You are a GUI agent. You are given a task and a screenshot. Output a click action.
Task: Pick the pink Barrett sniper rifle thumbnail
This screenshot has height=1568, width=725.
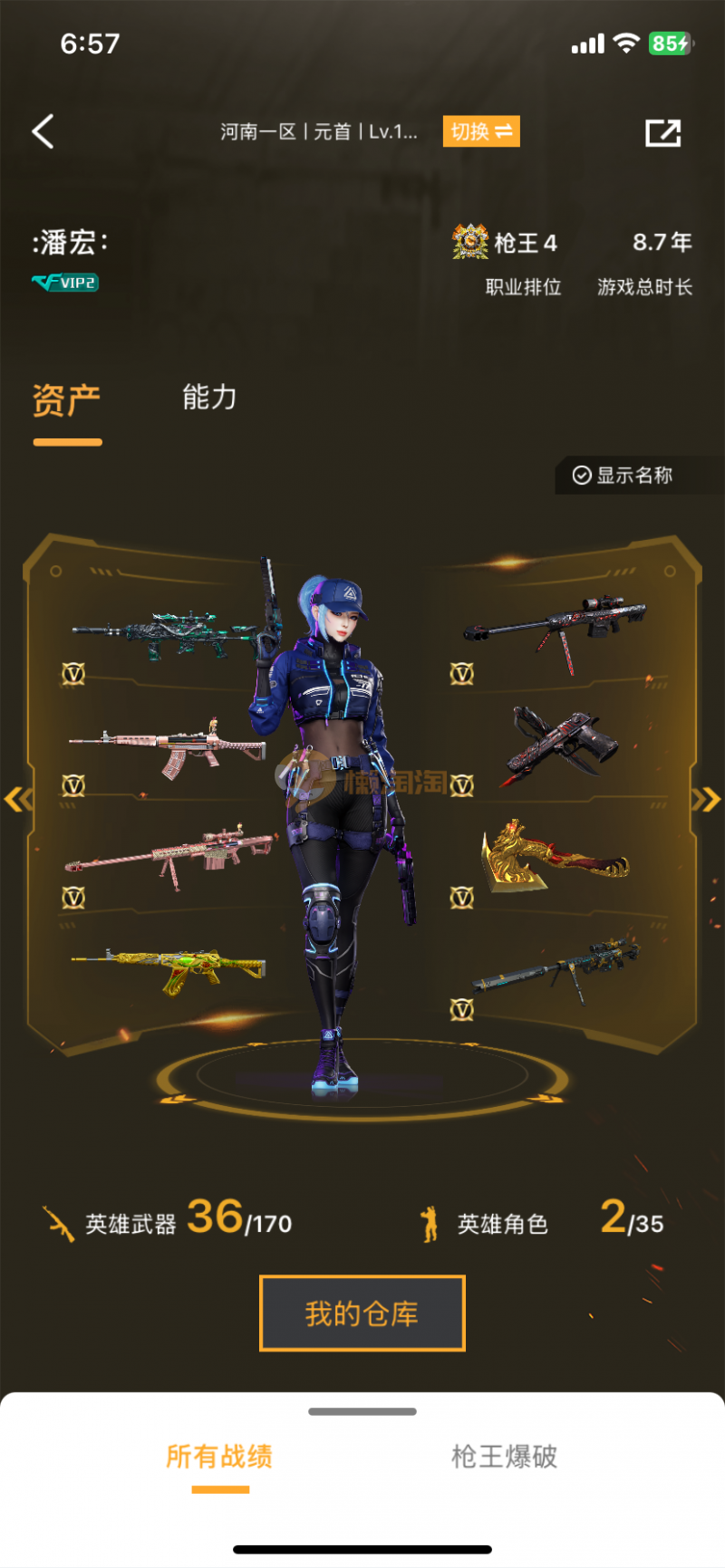point(169,853)
